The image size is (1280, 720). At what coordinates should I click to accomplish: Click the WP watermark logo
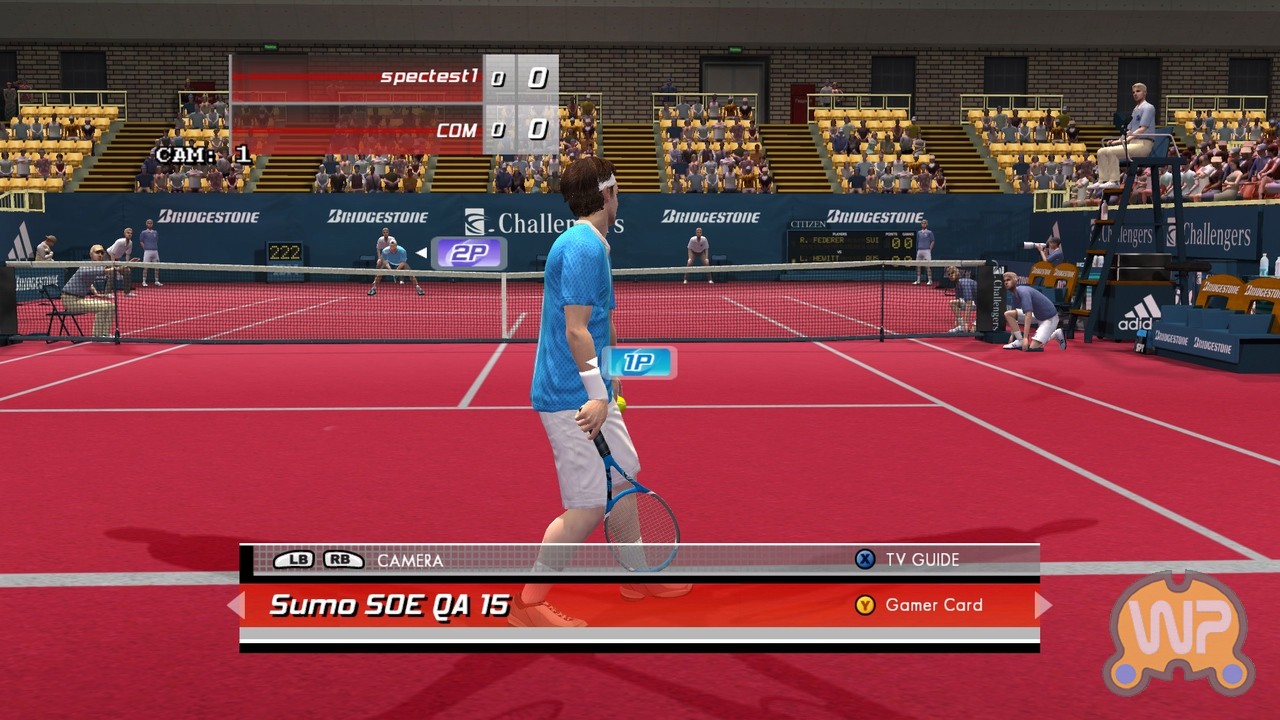pyautogui.click(x=1179, y=632)
